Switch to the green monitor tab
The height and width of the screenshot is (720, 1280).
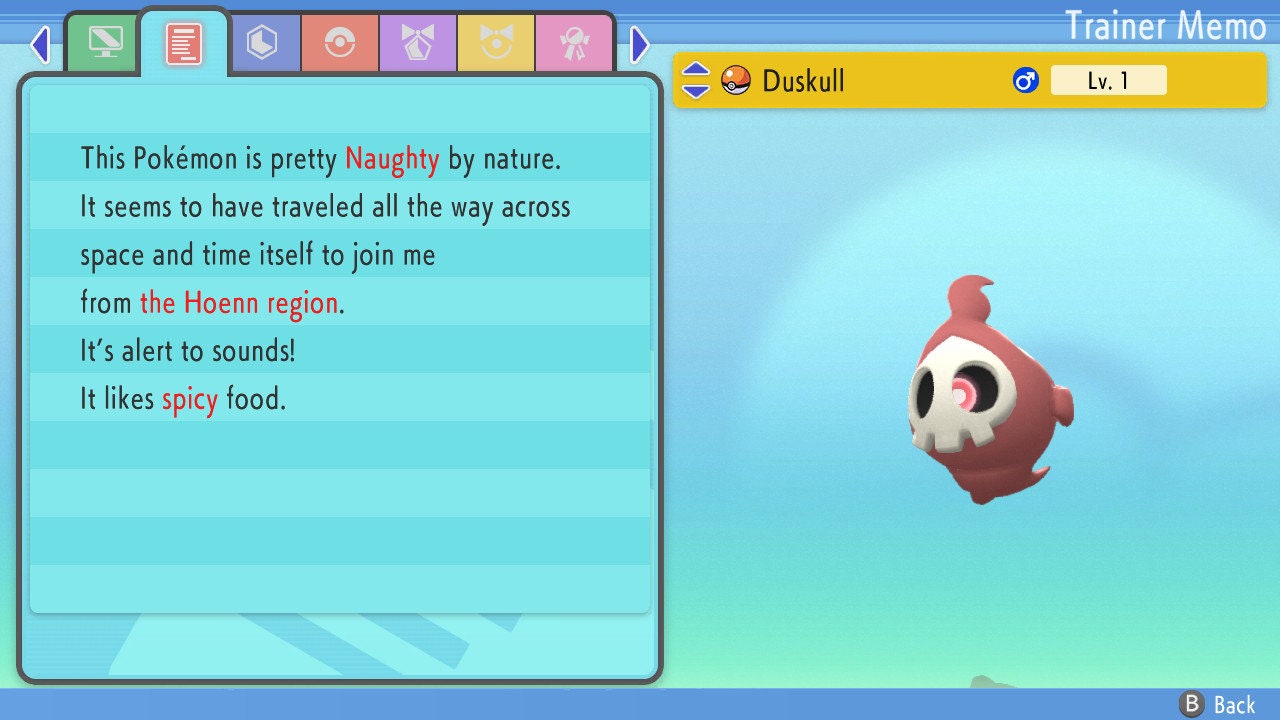coord(105,43)
